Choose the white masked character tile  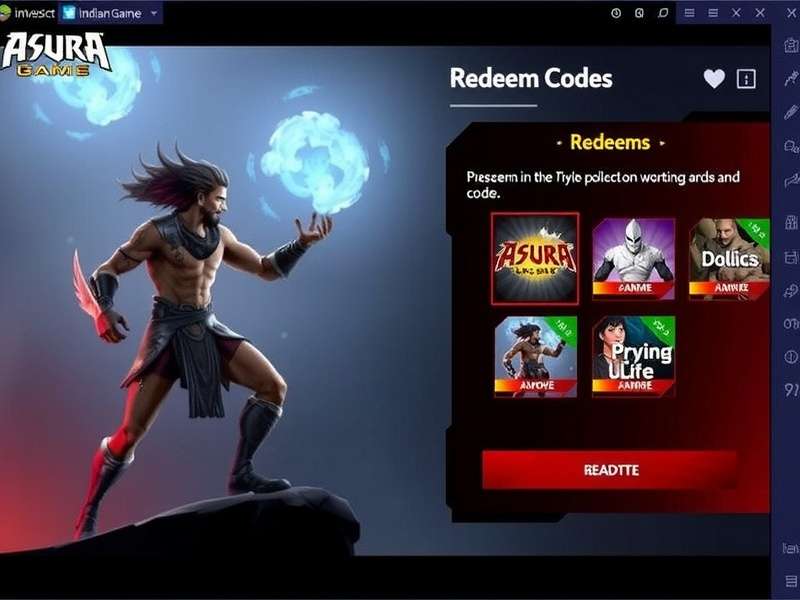pos(633,257)
